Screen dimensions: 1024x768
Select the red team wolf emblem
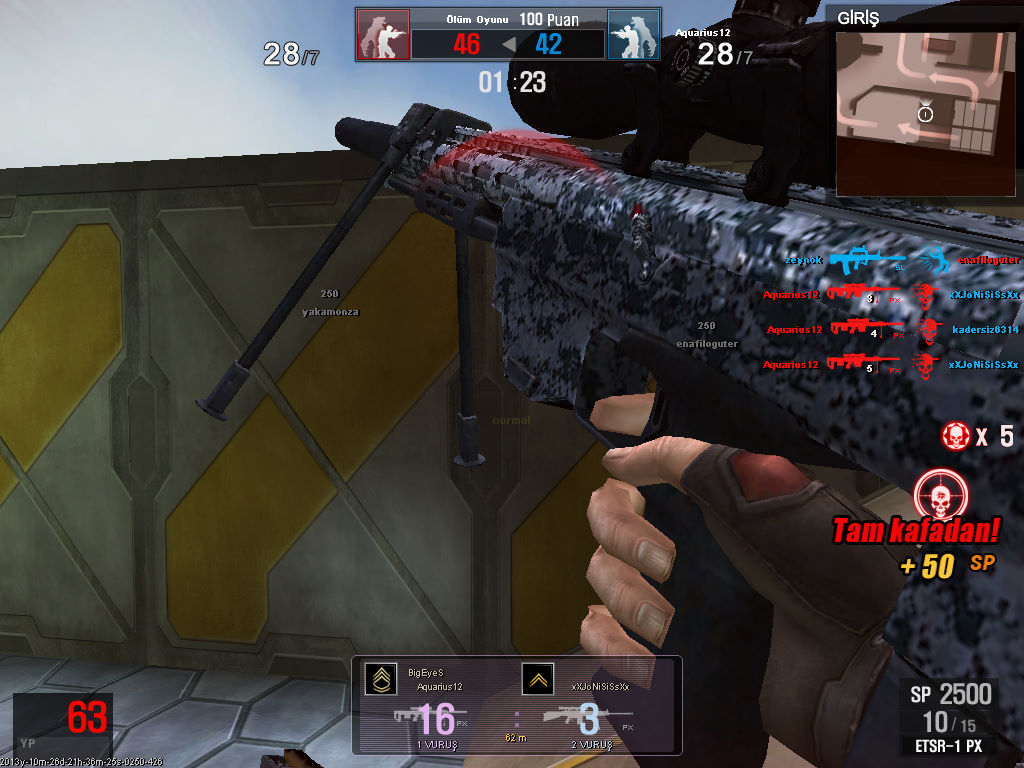pyautogui.click(x=383, y=35)
